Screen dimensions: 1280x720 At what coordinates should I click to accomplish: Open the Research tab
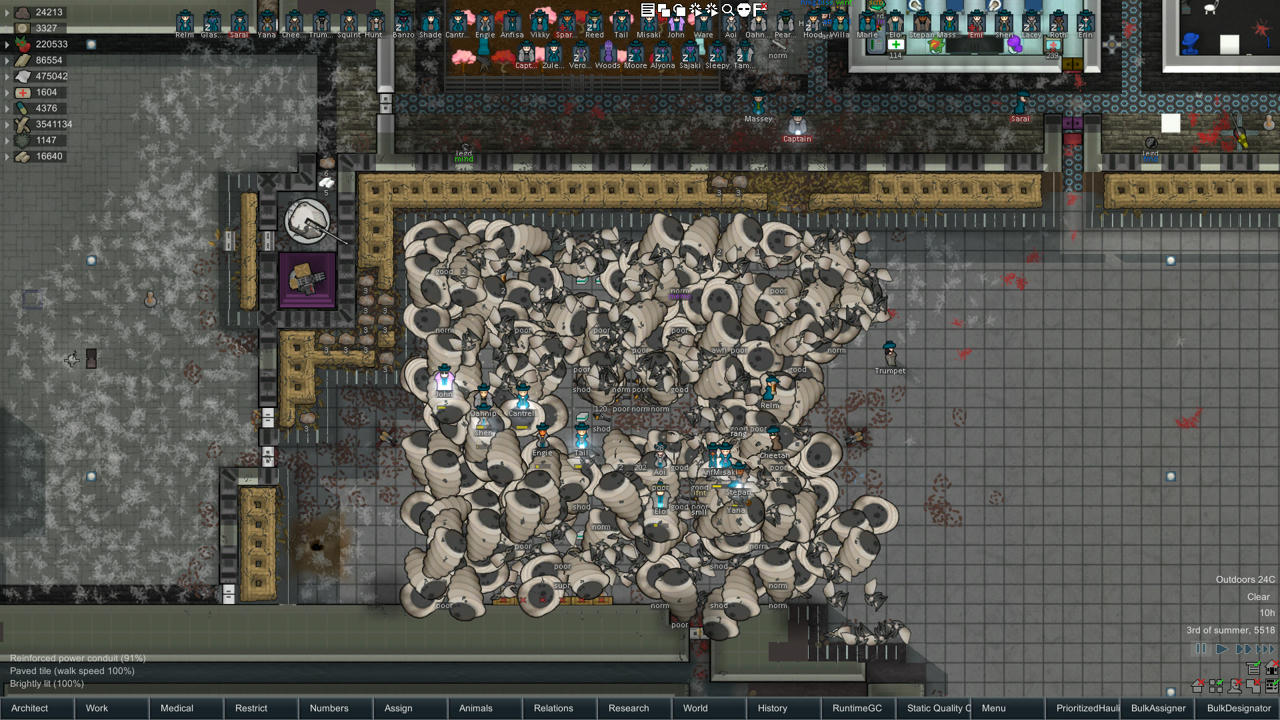[629, 708]
